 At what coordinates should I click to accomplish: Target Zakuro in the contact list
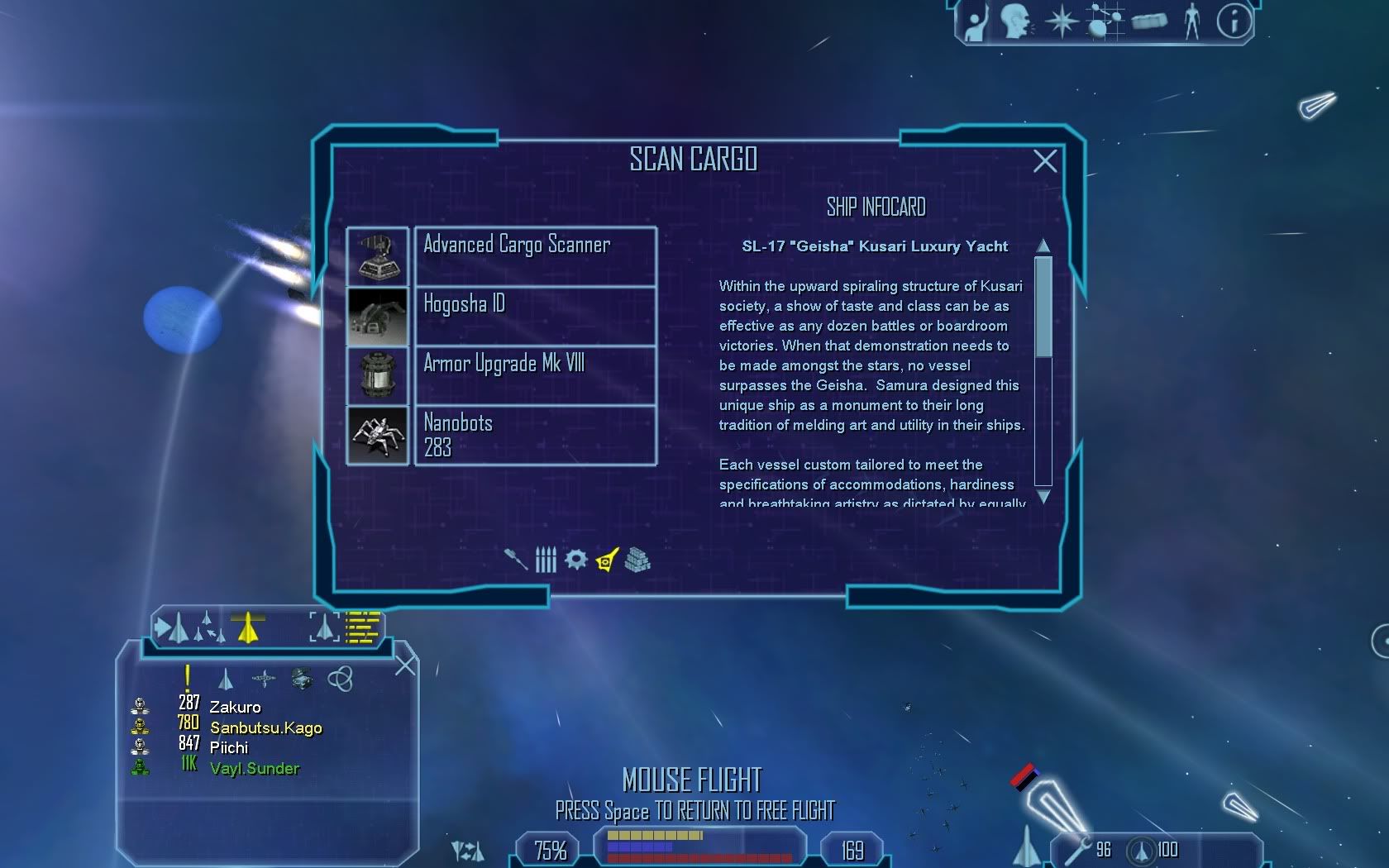[x=235, y=707]
